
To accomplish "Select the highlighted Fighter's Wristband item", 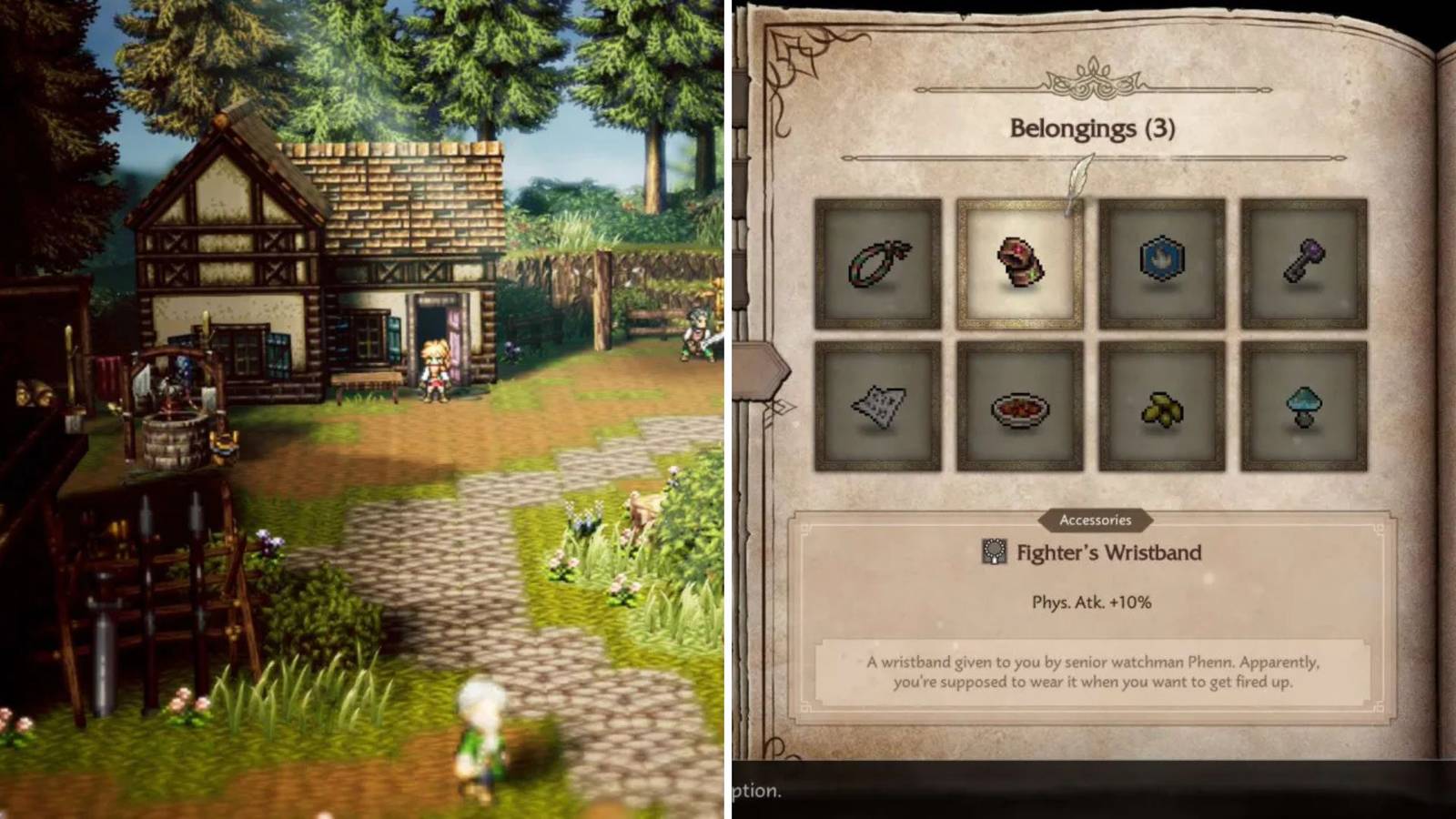I will click(x=1019, y=261).
